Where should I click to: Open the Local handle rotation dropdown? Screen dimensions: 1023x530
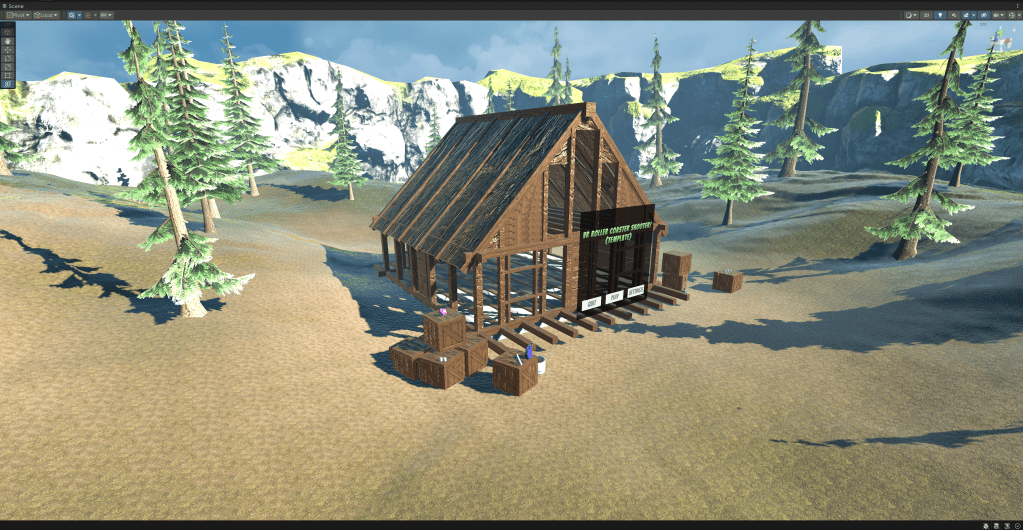click(x=46, y=15)
